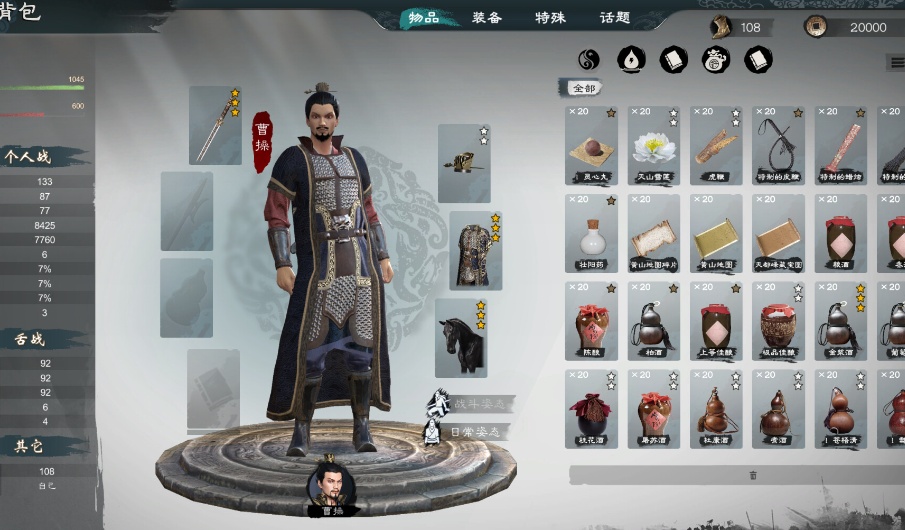
Task: Click the 全部 all-items filter
Action: (x=583, y=88)
